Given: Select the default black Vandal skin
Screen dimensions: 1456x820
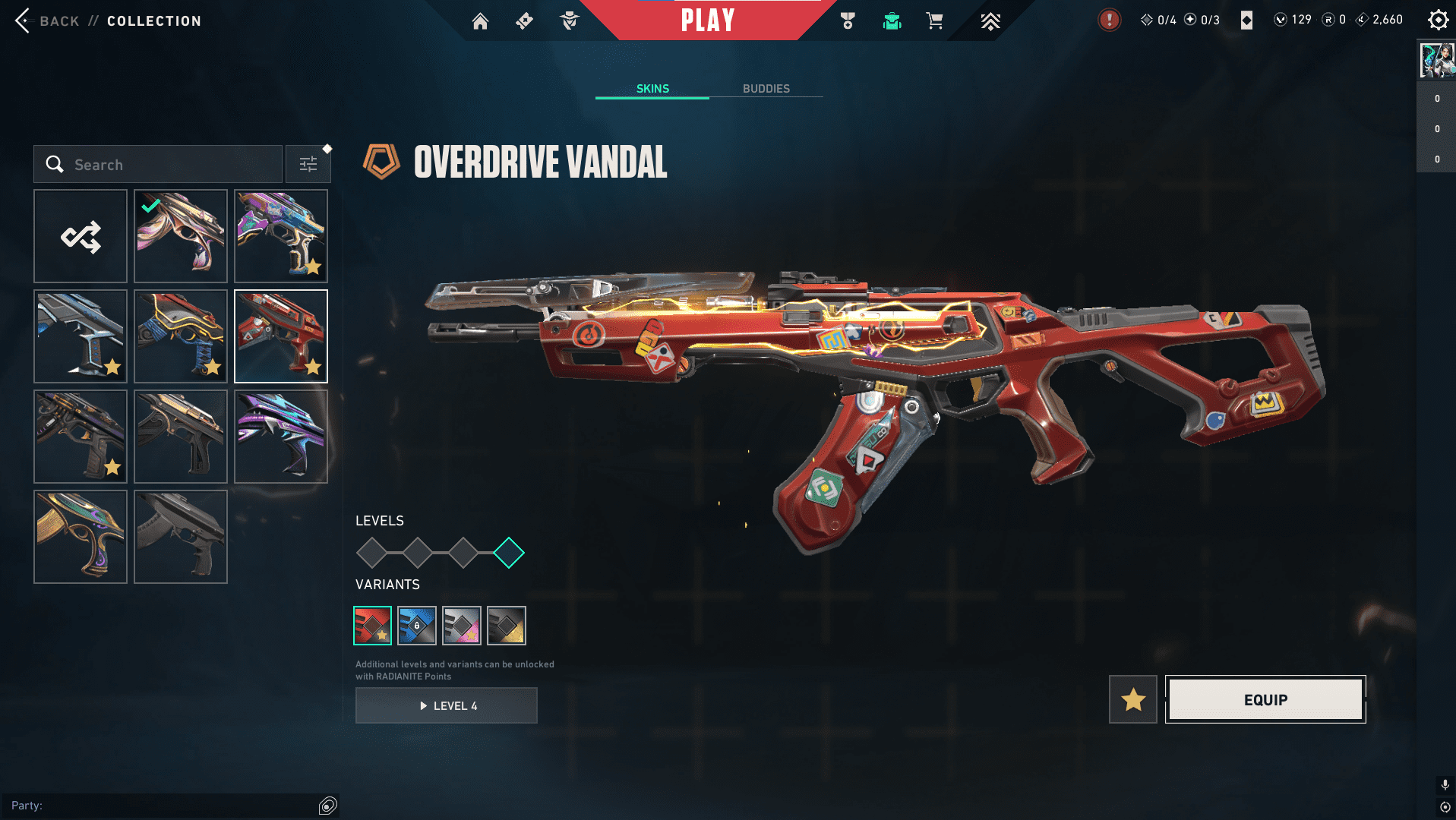Looking at the screenshot, I should point(181,537).
